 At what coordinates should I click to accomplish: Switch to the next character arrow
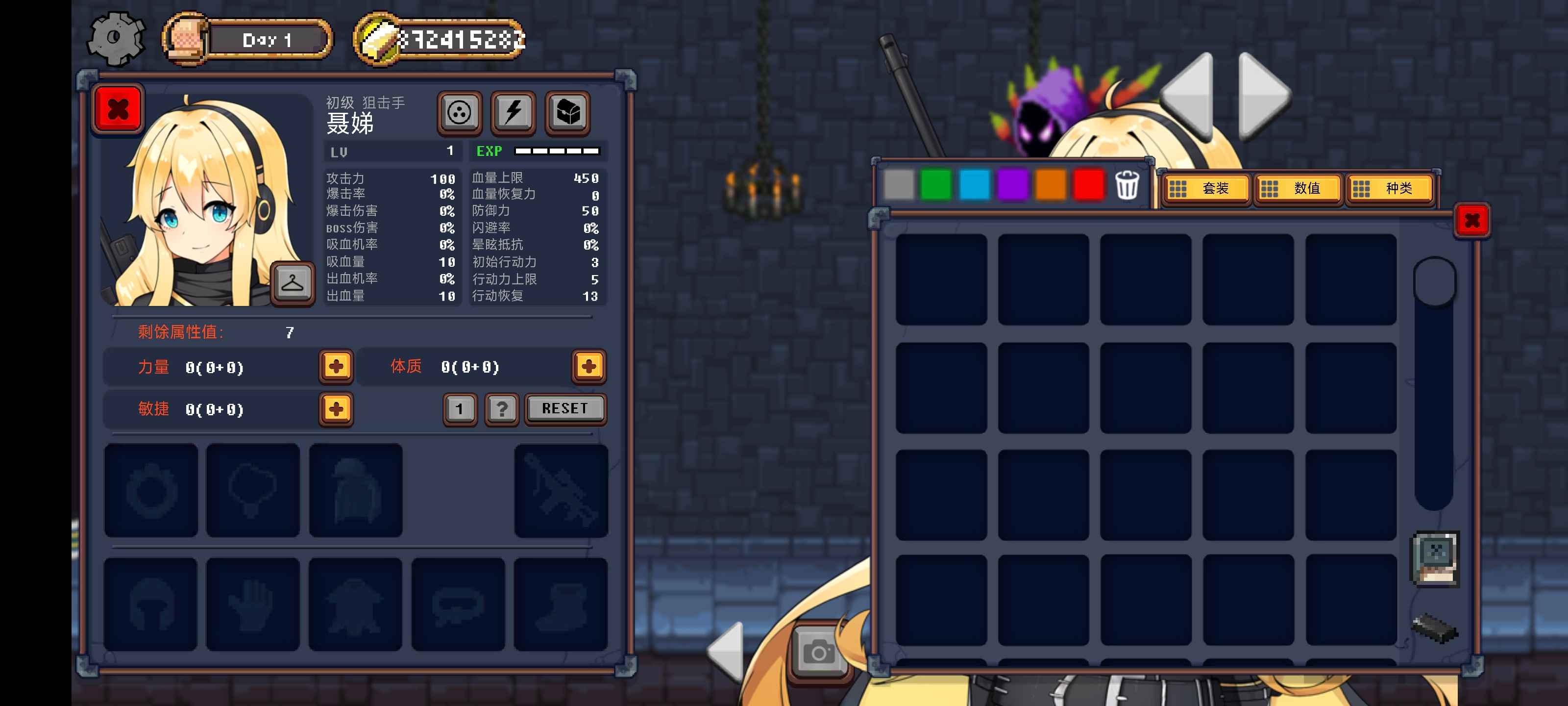tap(1263, 96)
